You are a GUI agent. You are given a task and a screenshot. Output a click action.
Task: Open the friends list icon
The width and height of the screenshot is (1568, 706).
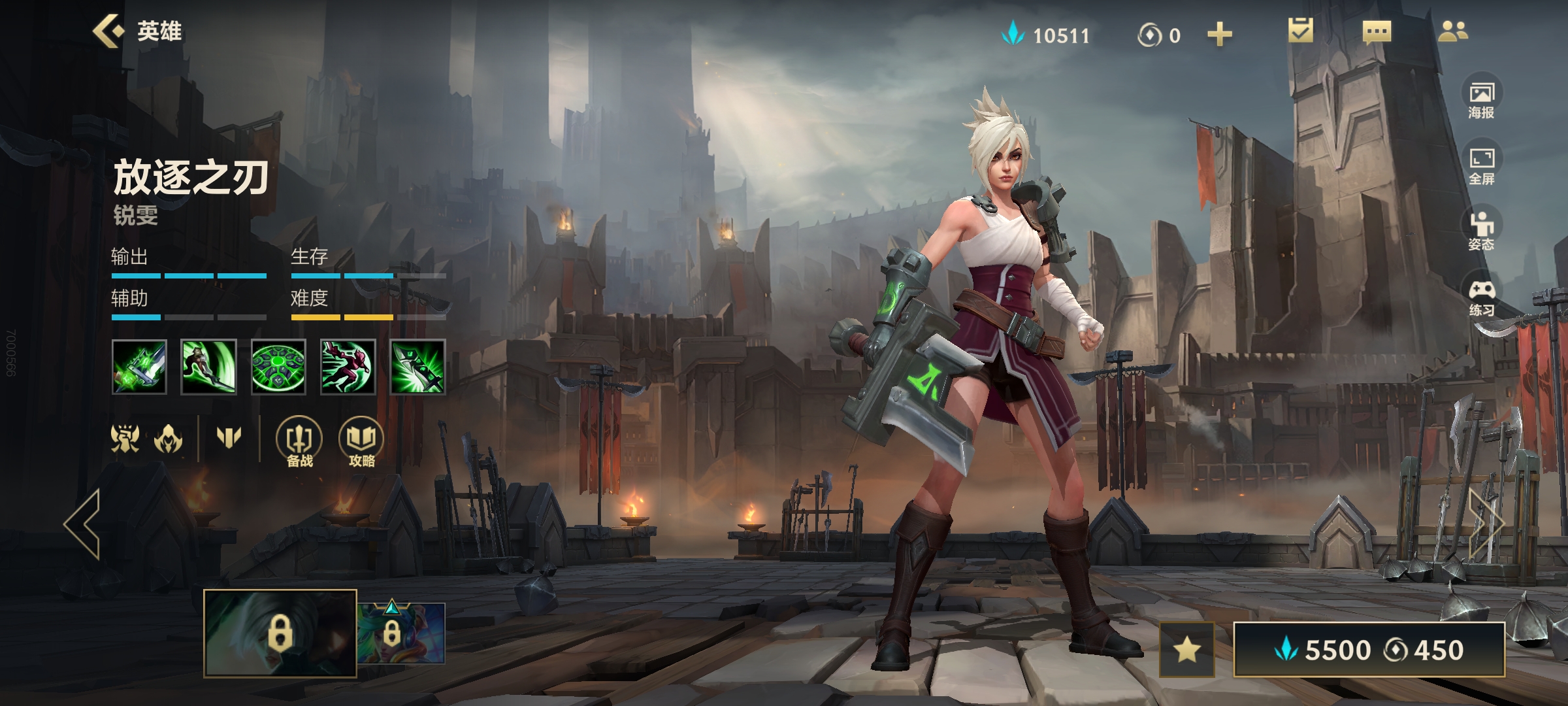[x=1453, y=31]
